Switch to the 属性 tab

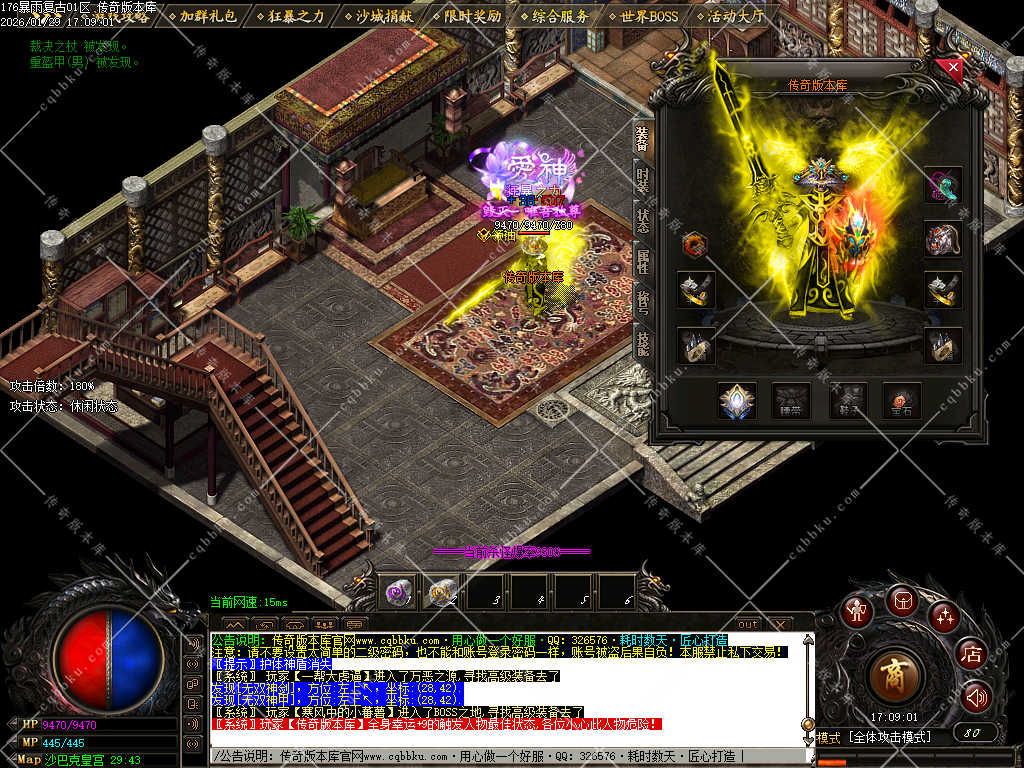(642, 263)
